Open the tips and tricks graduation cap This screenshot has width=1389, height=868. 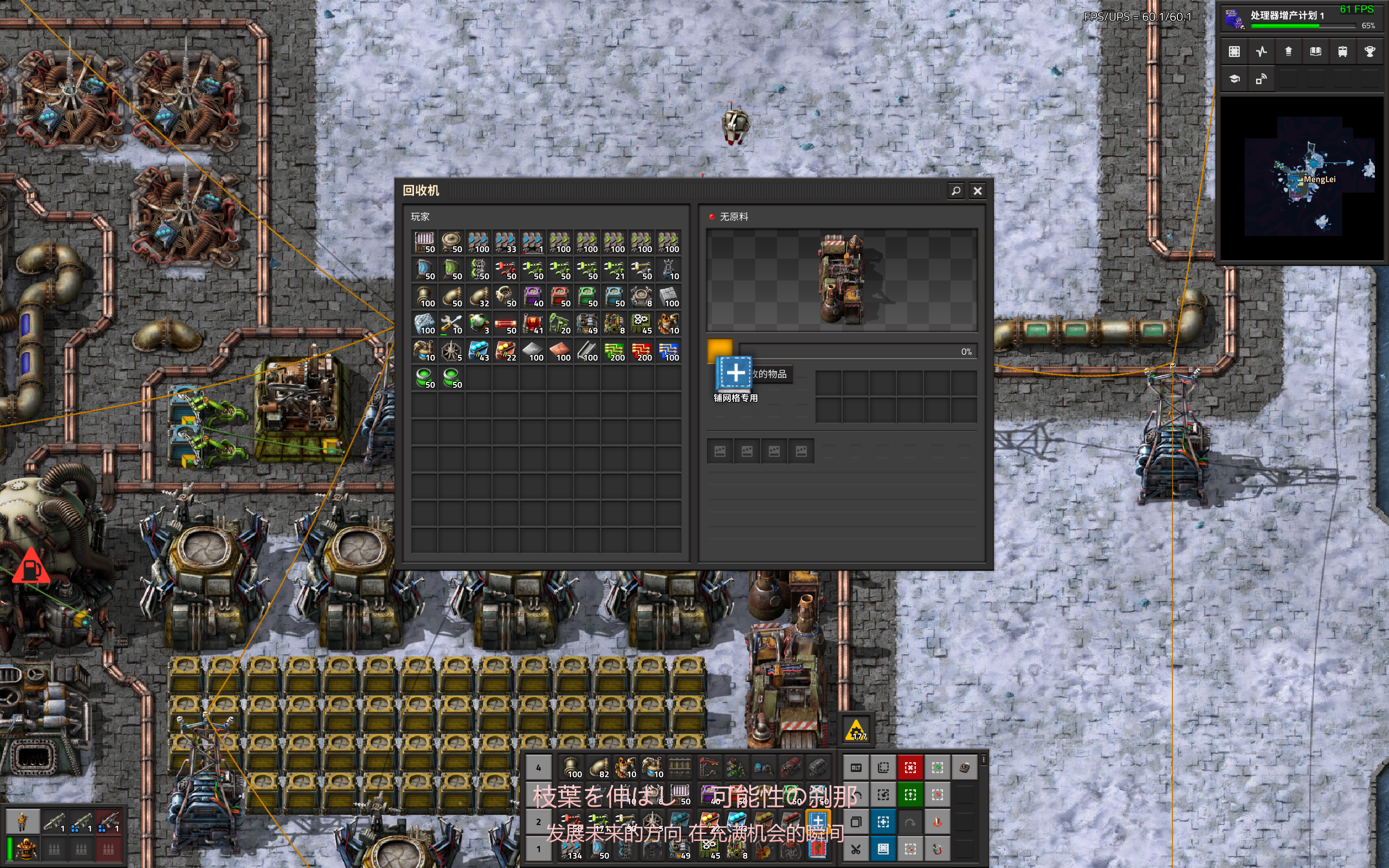point(1234,79)
